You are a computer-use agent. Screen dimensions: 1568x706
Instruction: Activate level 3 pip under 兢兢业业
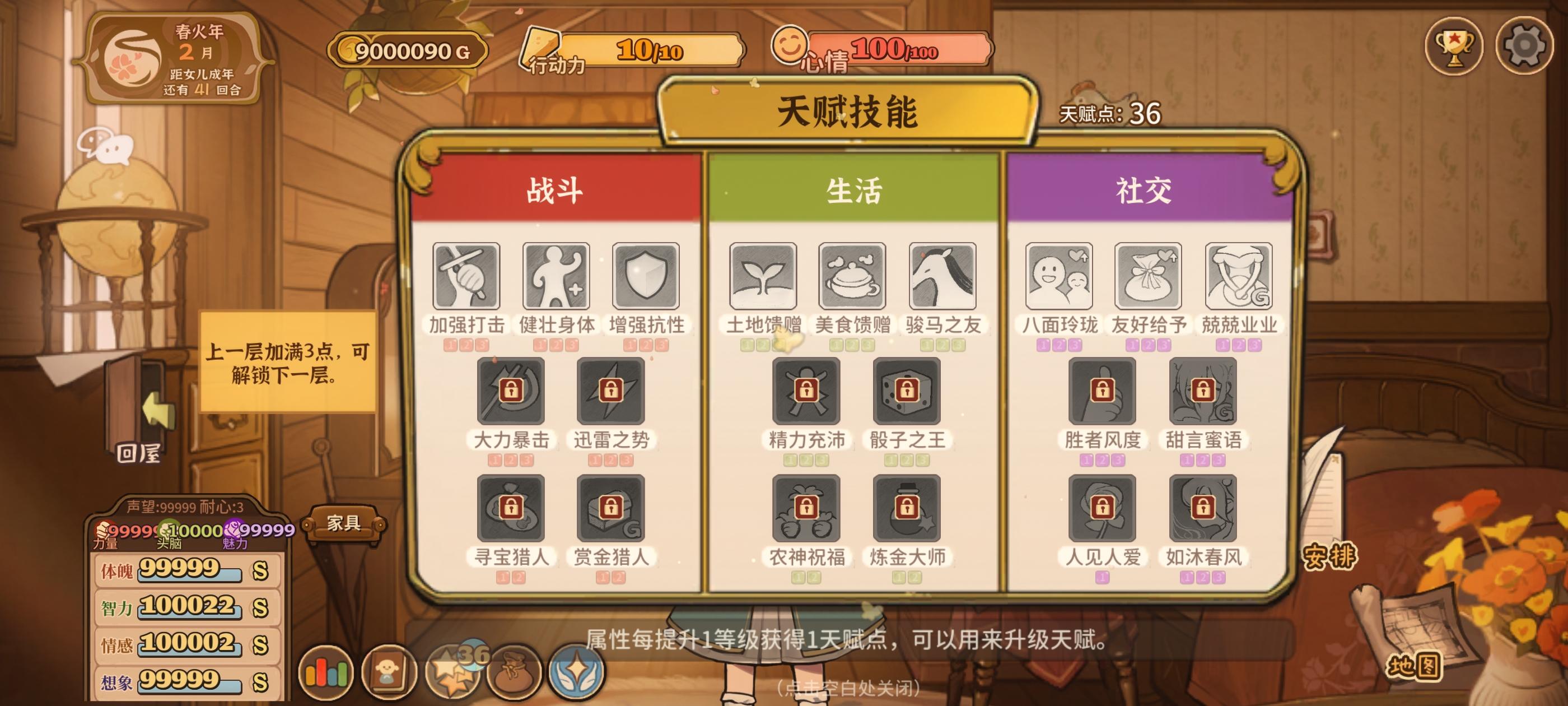[x=1255, y=345]
